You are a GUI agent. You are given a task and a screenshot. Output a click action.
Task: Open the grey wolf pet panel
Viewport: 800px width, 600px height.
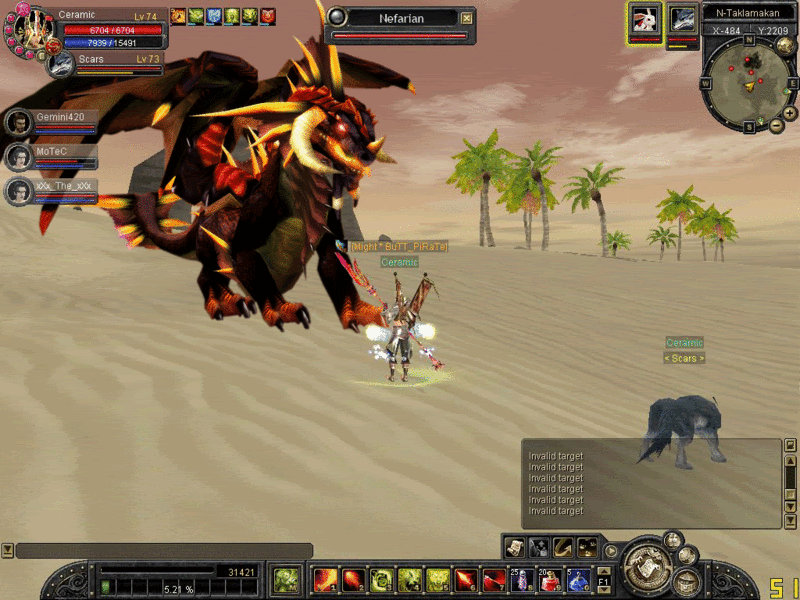point(683,20)
